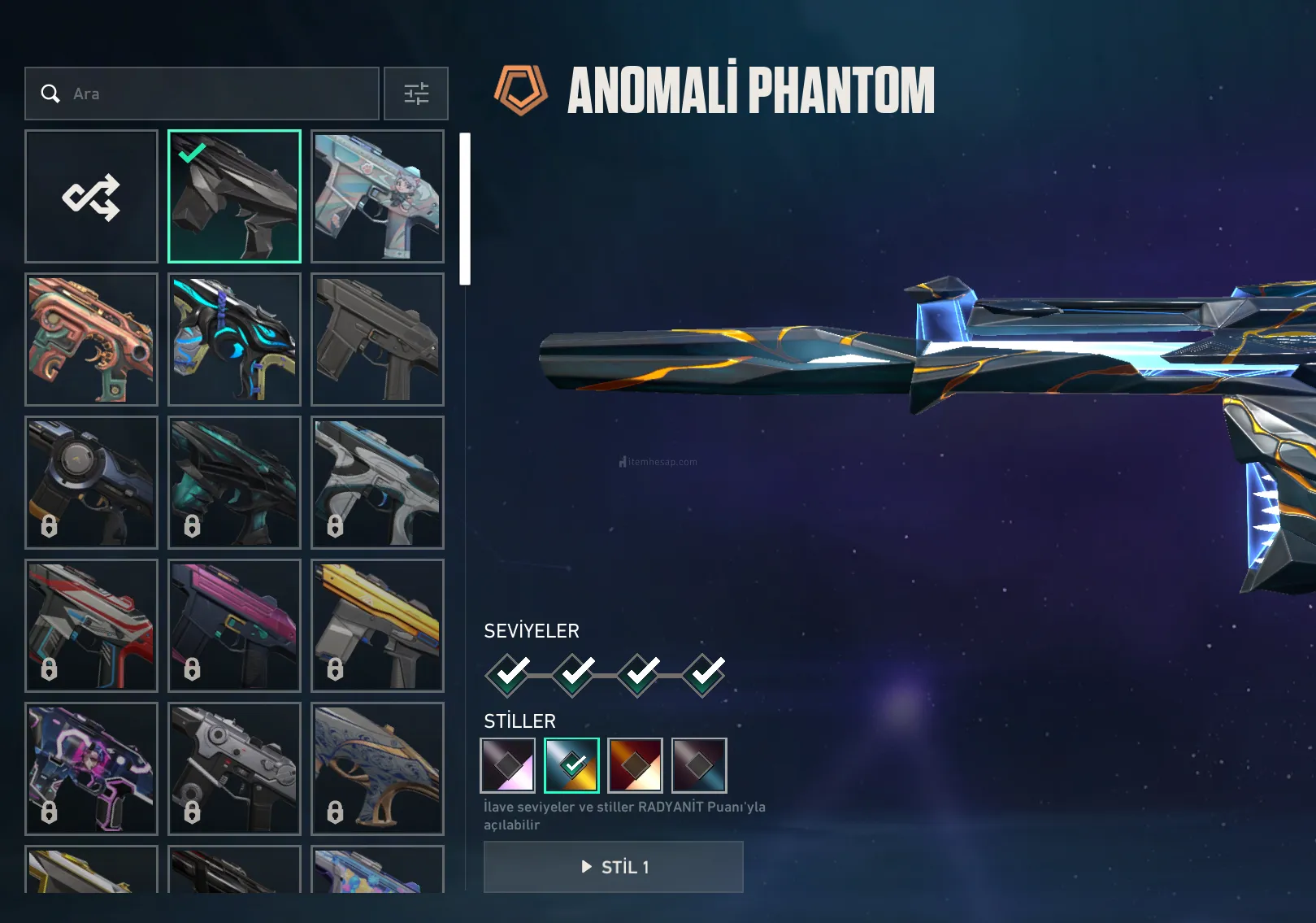The width and height of the screenshot is (1316, 923).
Task: Select the black and neon-blue Phantom skin
Action: pos(234,339)
